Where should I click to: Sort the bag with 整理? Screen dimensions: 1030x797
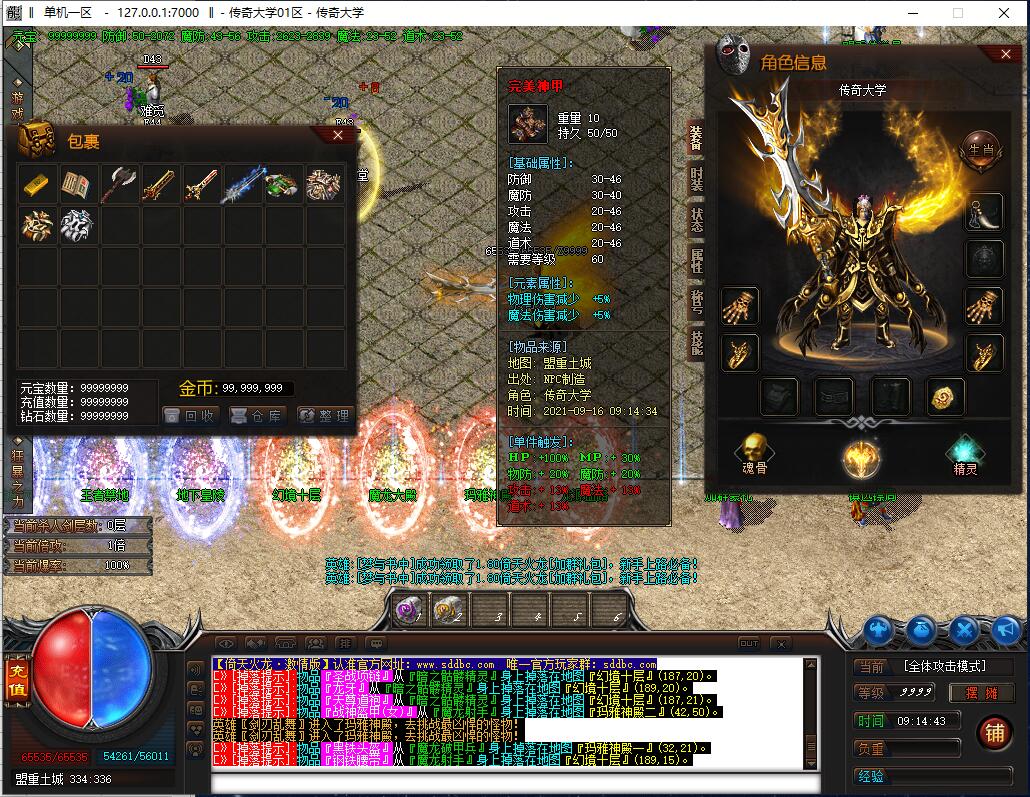323,415
